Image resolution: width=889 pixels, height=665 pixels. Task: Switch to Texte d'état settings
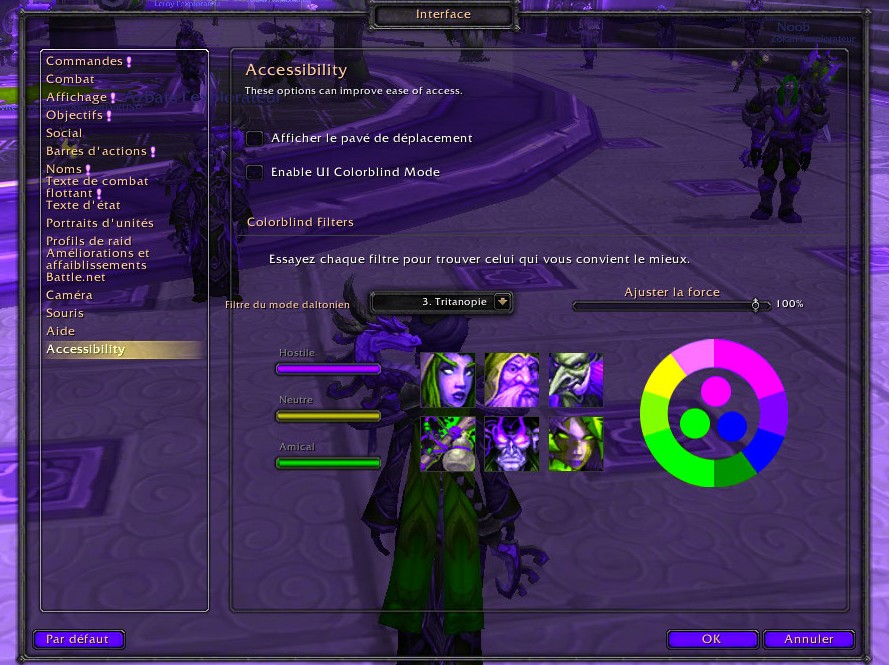click(x=85, y=205)
